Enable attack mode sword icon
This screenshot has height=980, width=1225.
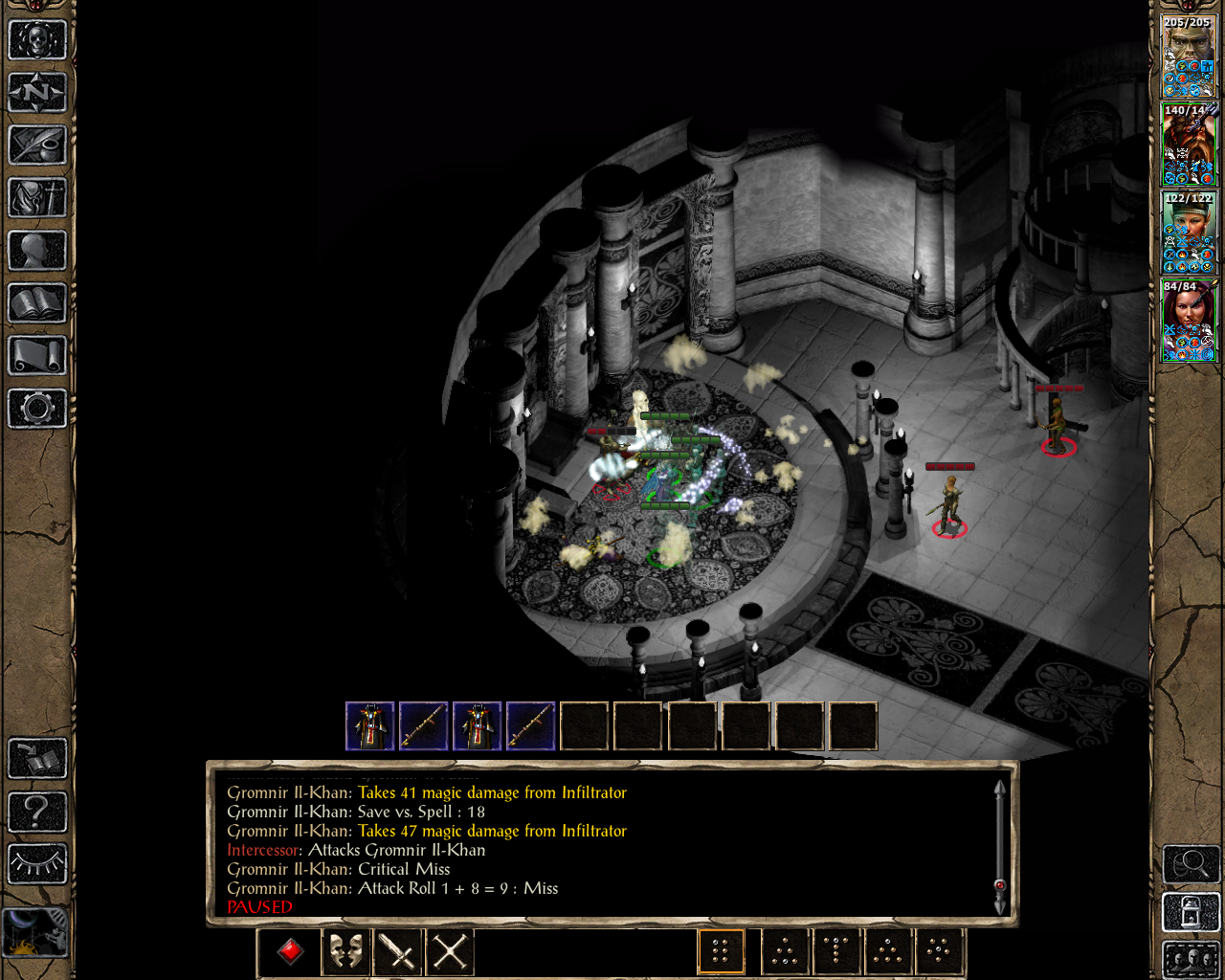coord(396,951)
